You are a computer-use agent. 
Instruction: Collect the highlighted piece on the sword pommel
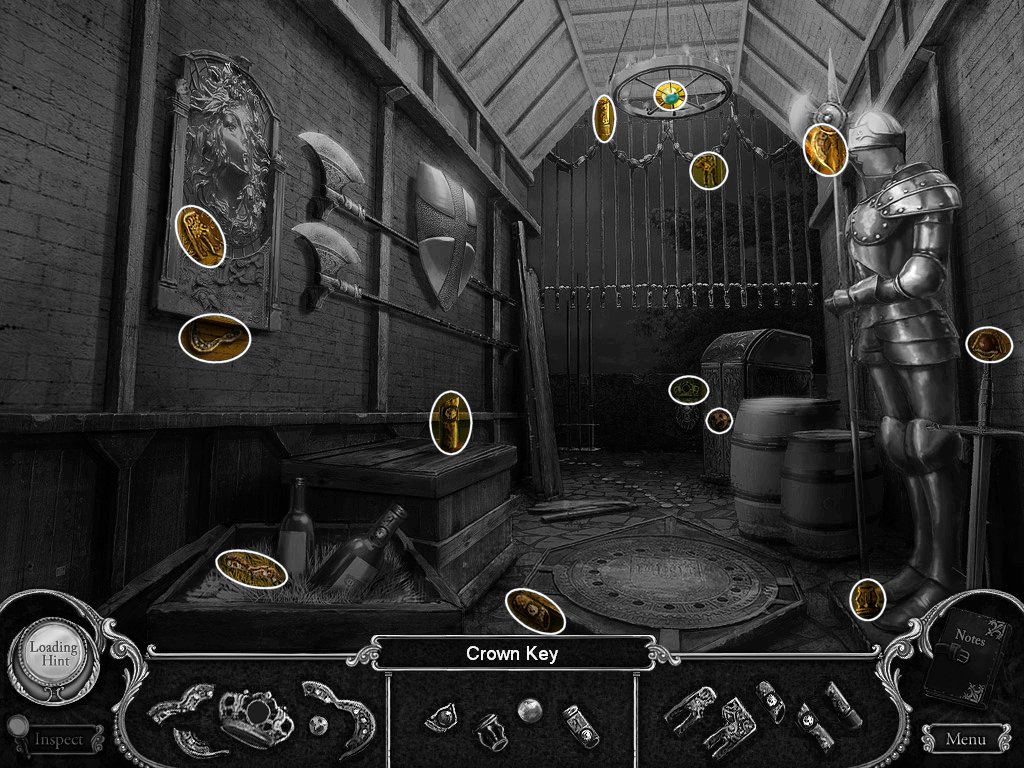(989, 345)
